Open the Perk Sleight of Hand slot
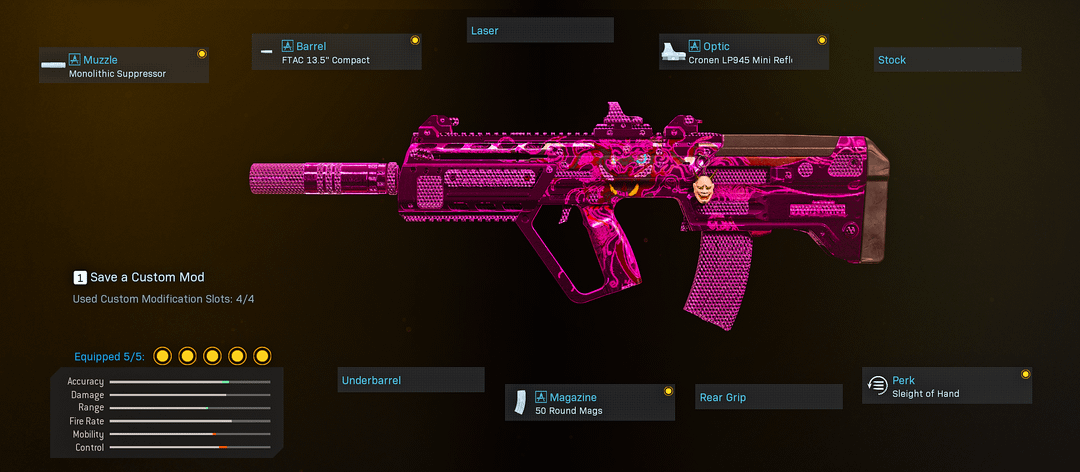 (x=946, y=386)
